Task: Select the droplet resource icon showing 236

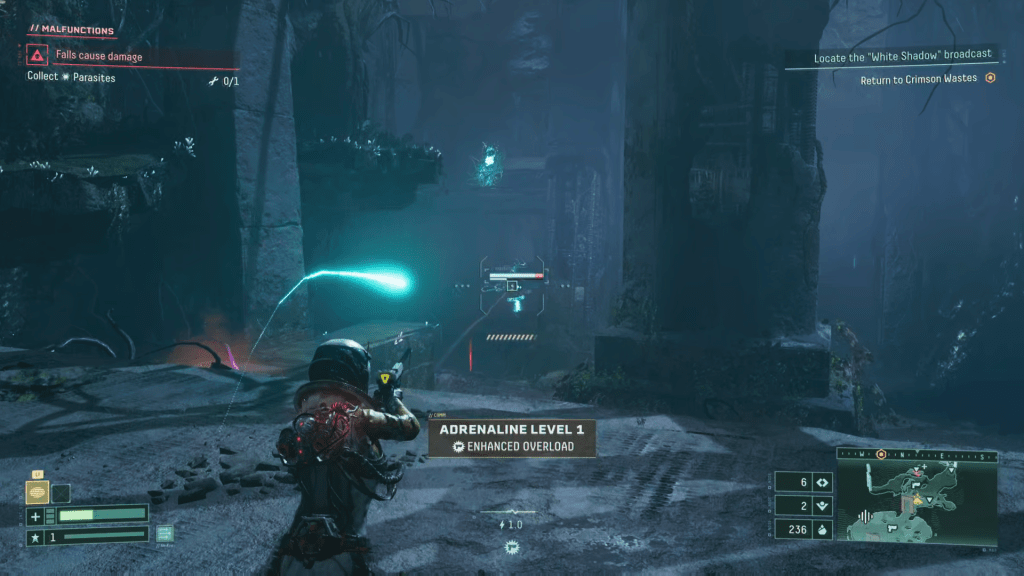Action: [822, 530]
